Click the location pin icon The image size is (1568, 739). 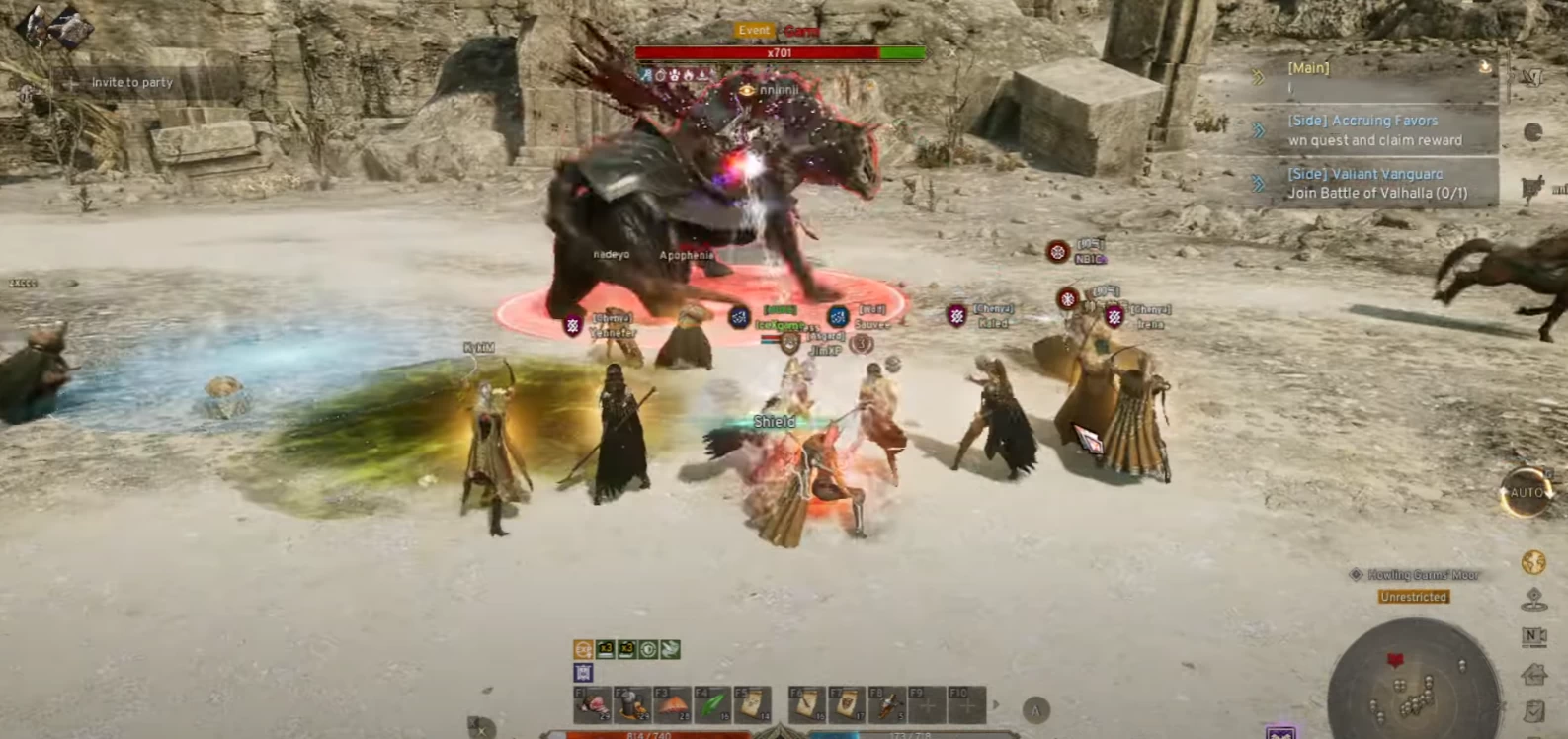tap(1533, 600)
